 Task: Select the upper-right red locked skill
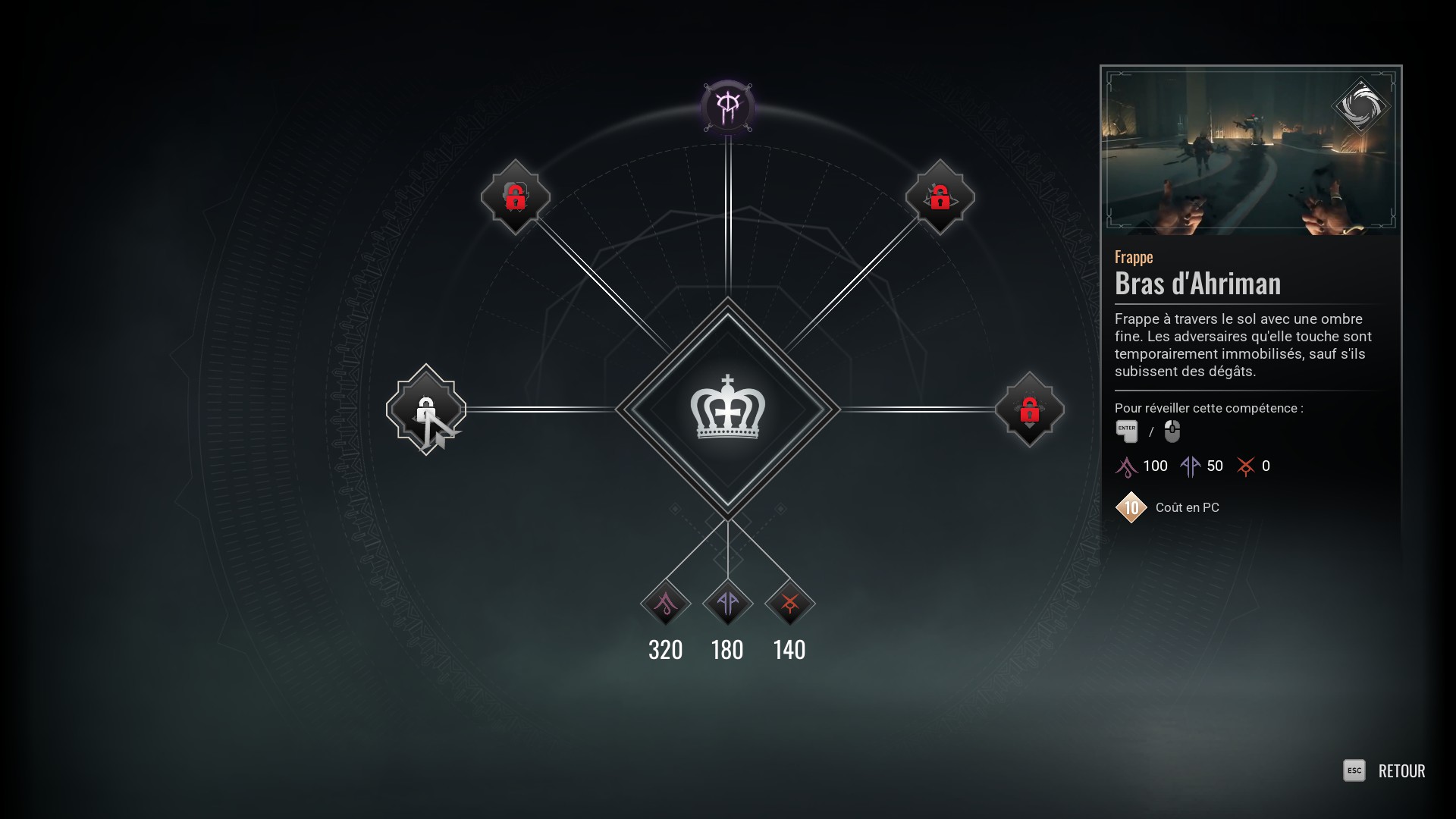940,197
